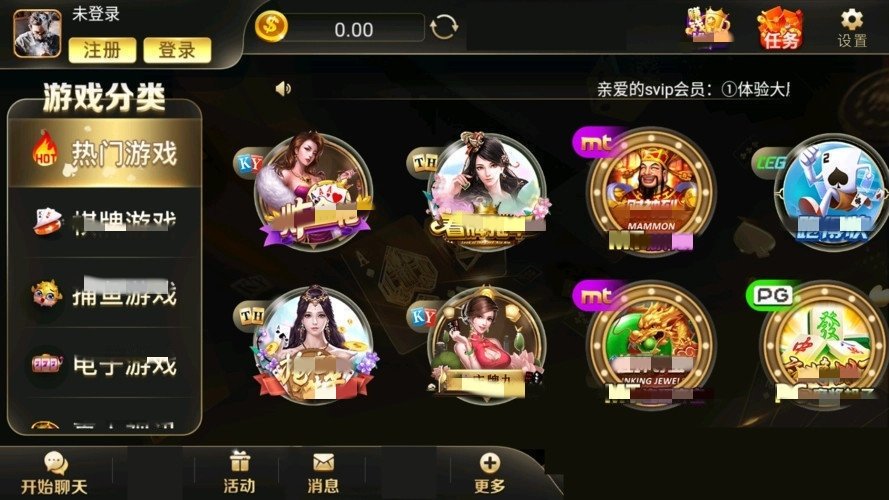Select the 热门游戏 hot games category
This screenshot has height=500, width=889.
105,153
